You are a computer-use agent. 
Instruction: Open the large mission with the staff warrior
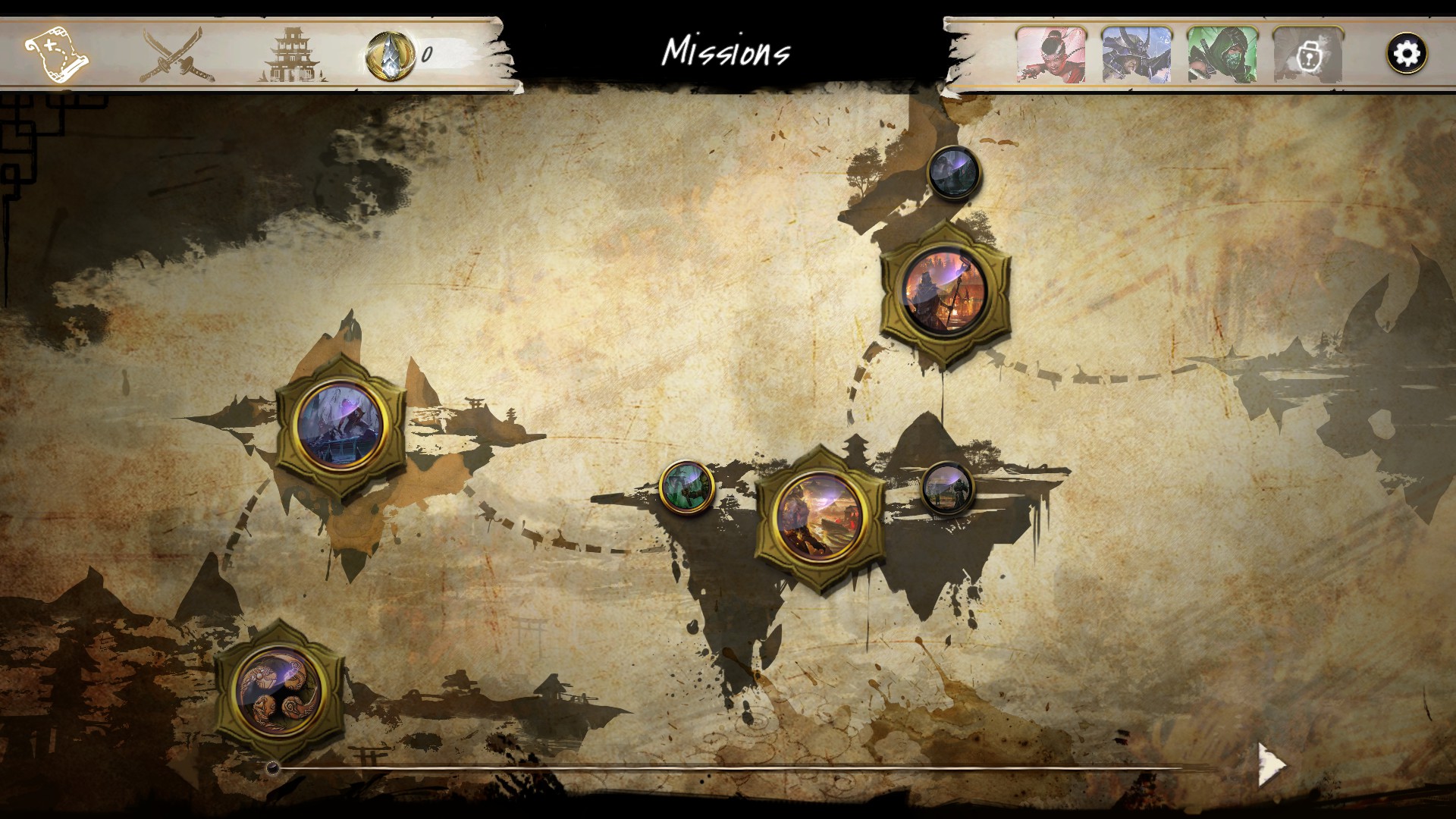click(x=945, y=292)
